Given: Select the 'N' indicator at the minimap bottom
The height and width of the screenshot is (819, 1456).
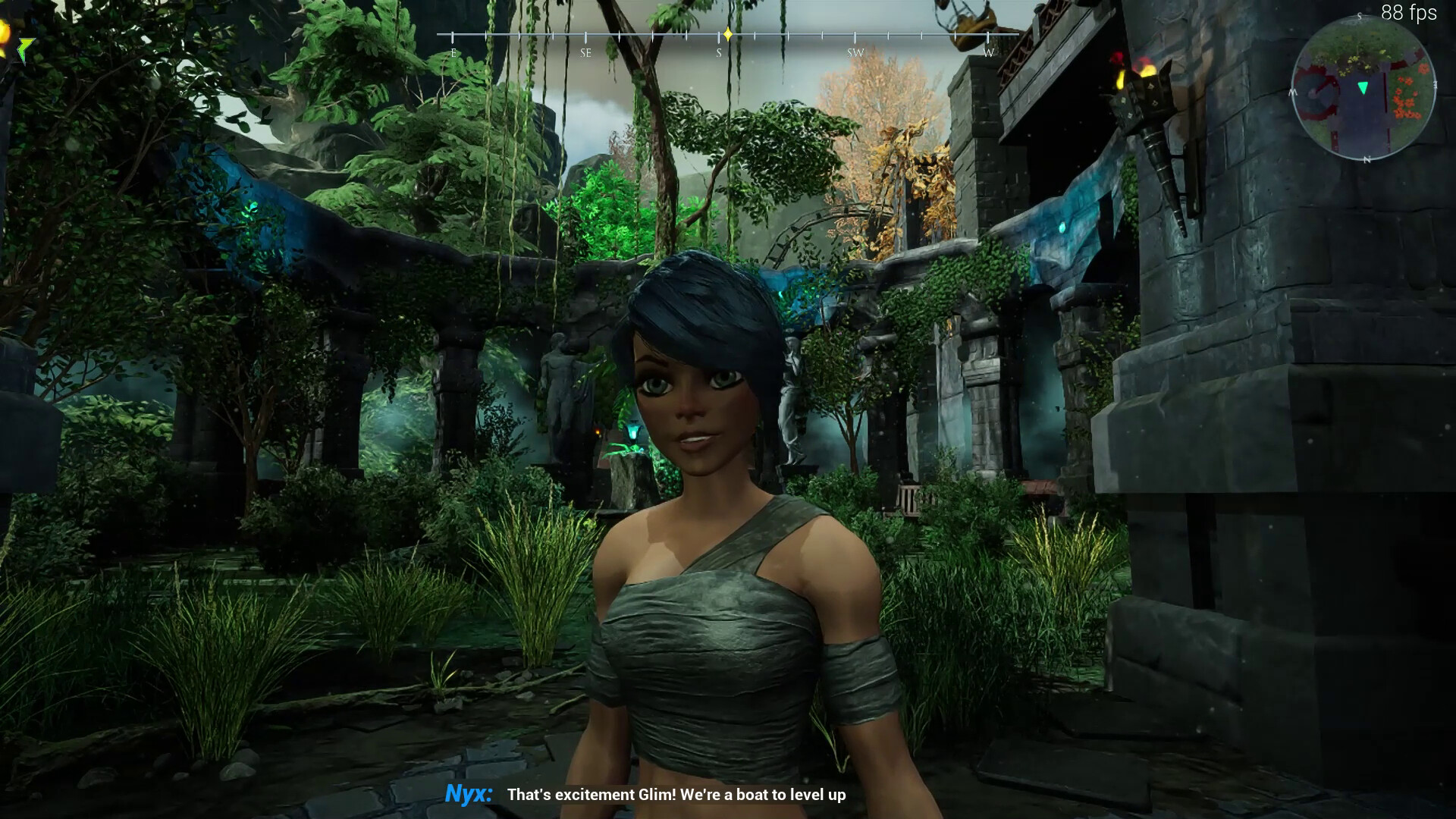Looking at the screenshot, I should pos(1367,159).
